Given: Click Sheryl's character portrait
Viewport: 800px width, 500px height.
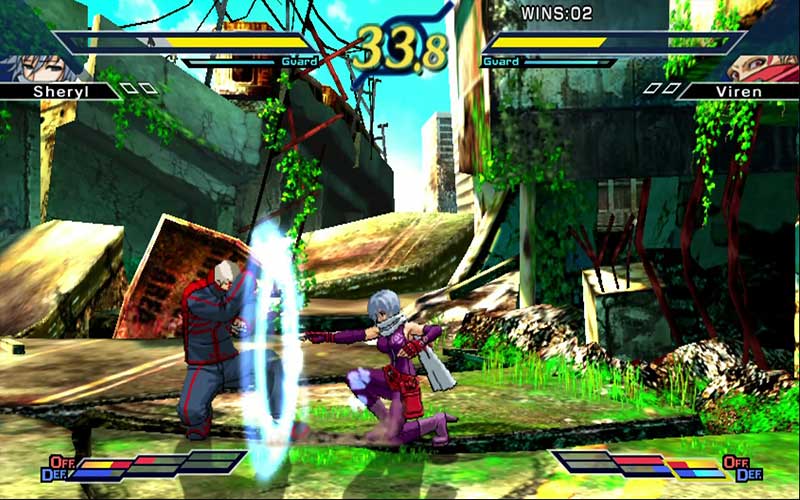Looking at the screenshot, I should (x=22, y=67).
